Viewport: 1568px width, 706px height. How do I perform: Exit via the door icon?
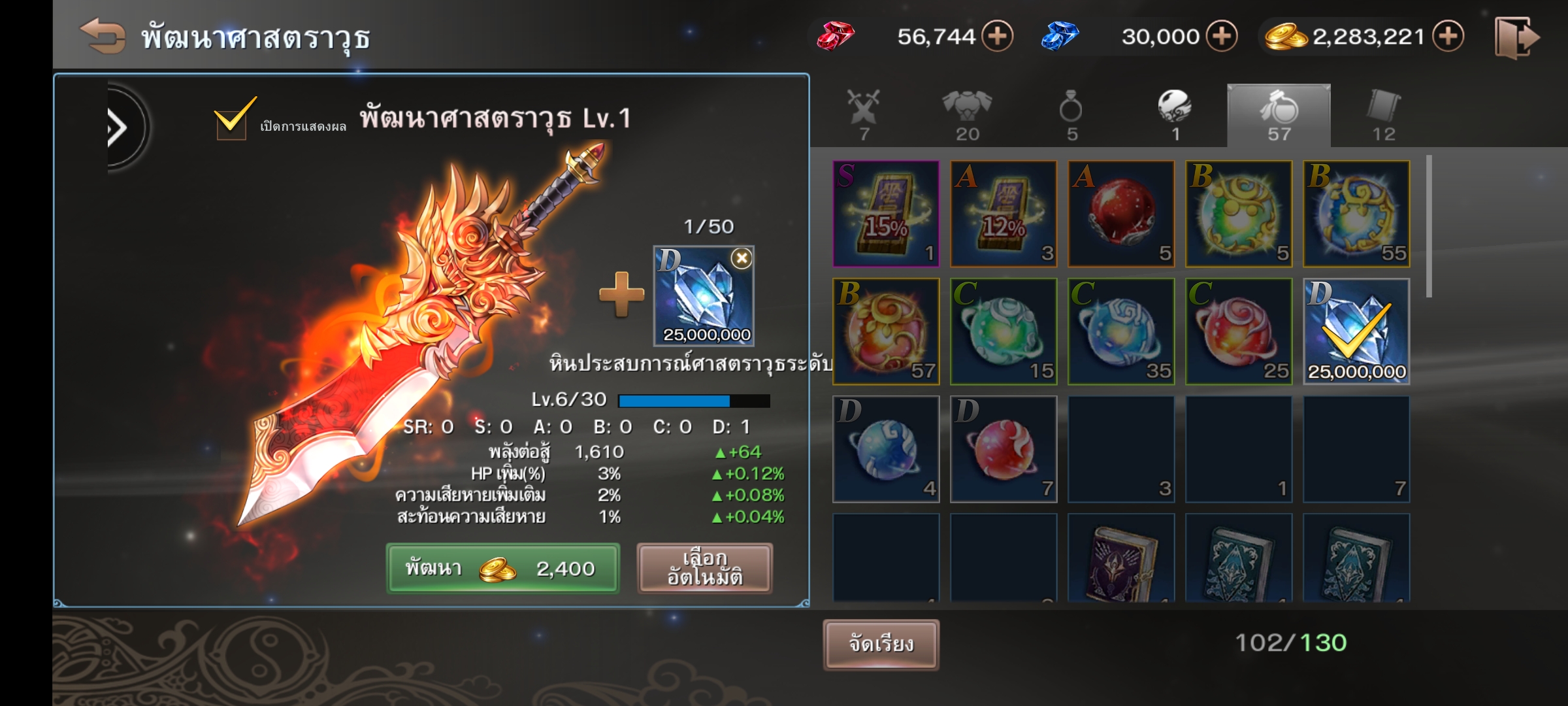(1516, 38)
